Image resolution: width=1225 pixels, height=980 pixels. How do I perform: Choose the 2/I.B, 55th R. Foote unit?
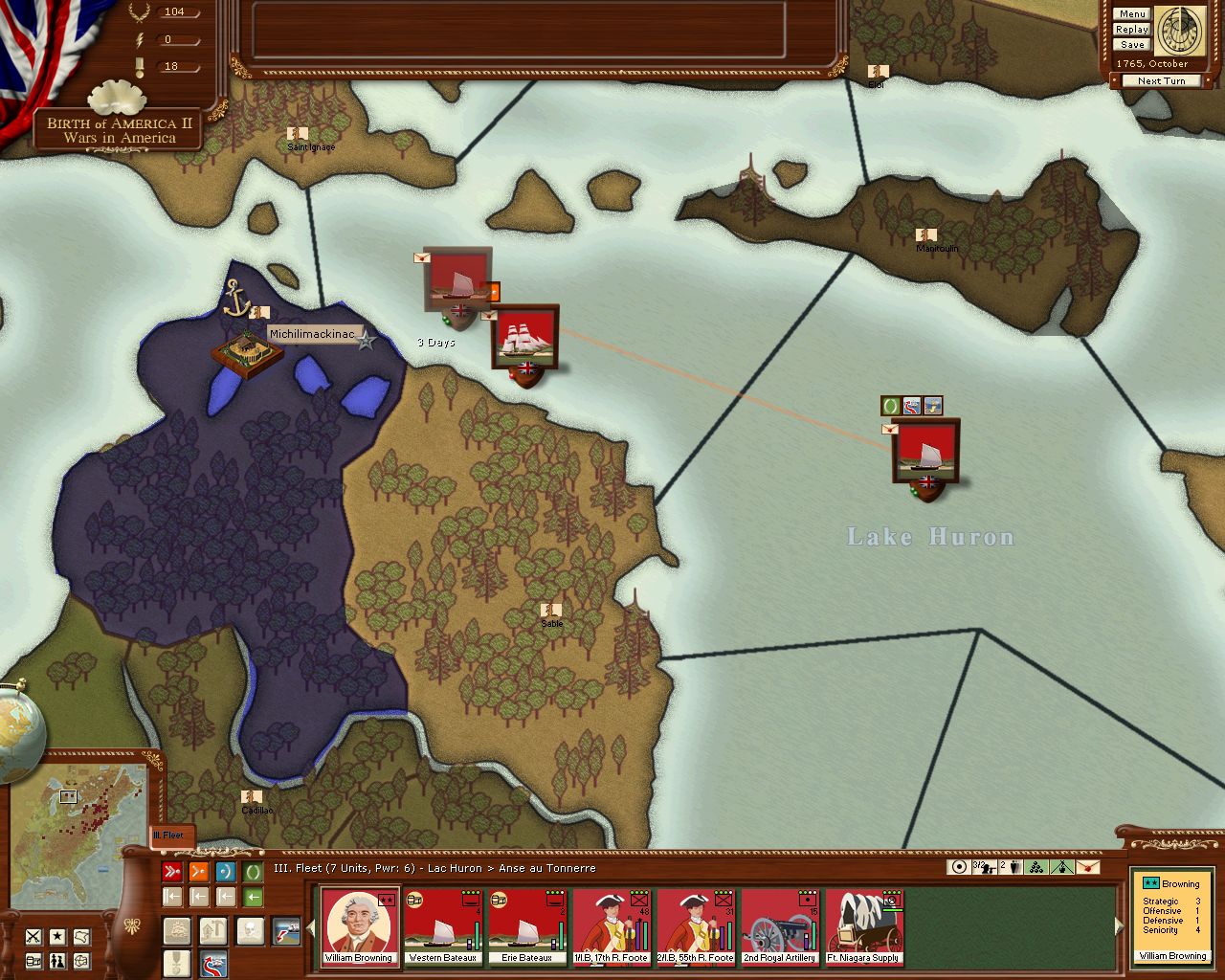(x=696, y=926)
